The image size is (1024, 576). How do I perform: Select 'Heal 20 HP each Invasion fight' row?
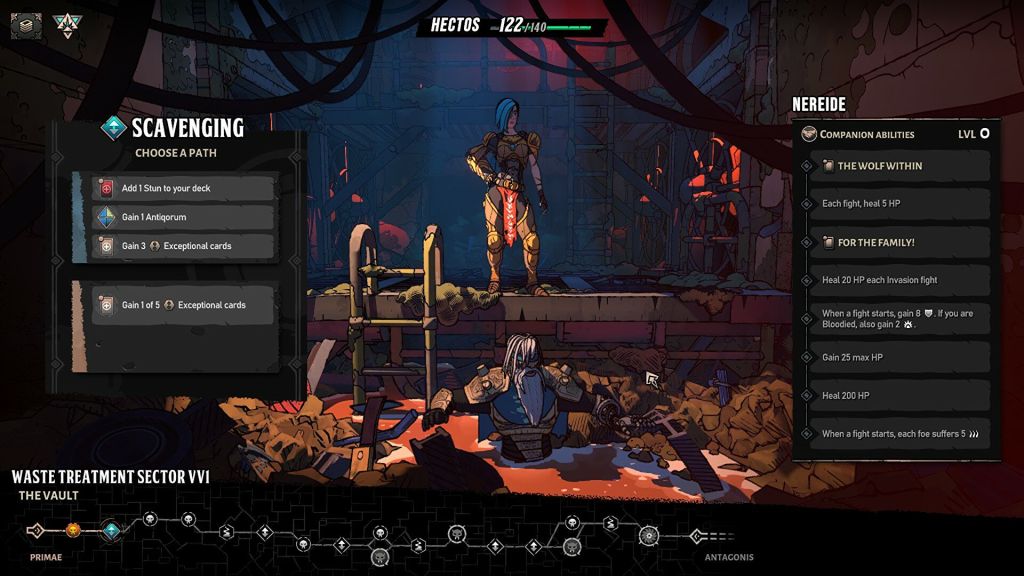point(896,280)
